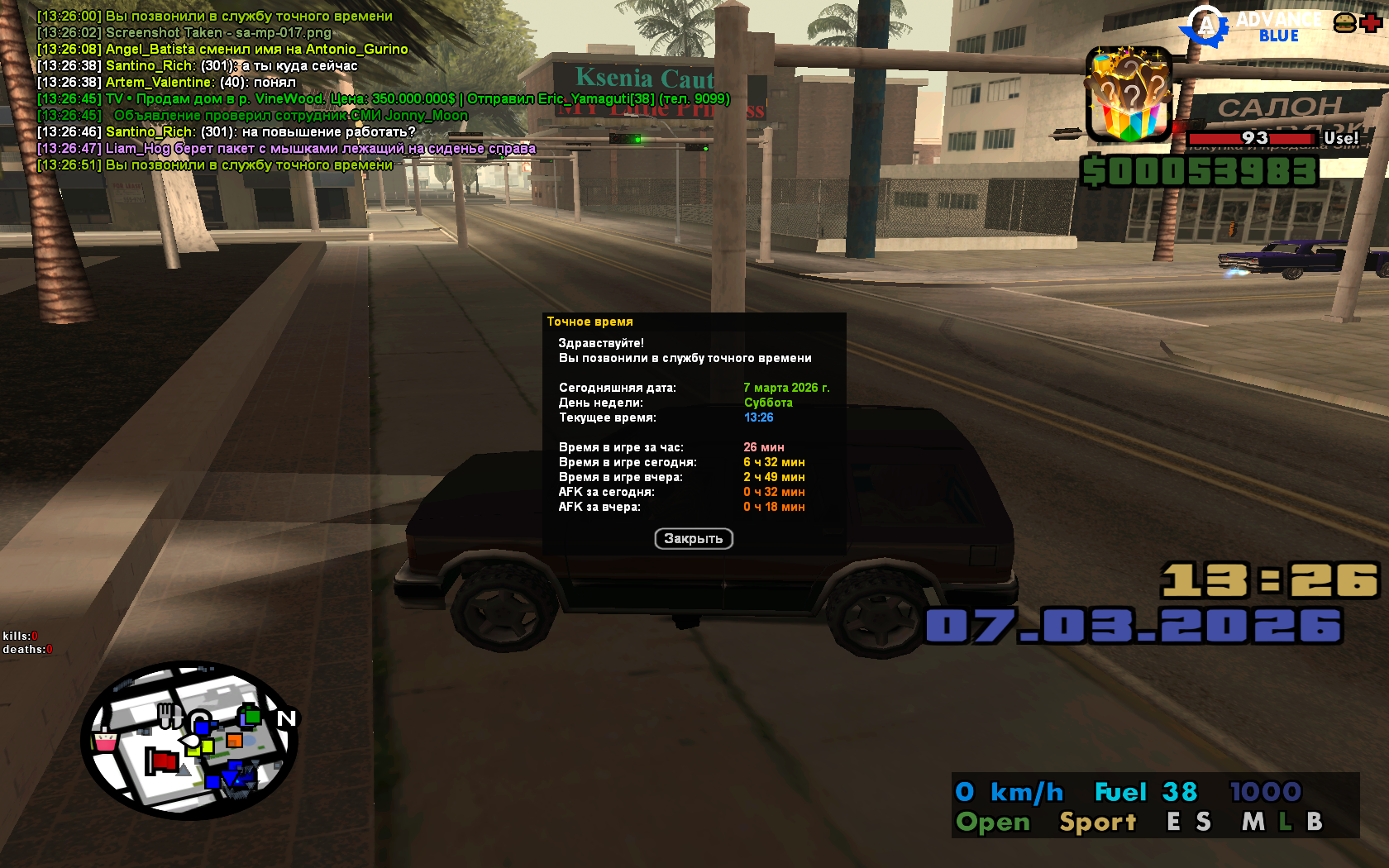The width and height of the screenshot is (1389, 868).
Task: Click the circular minimap radar
Action: tap(189, 741)
